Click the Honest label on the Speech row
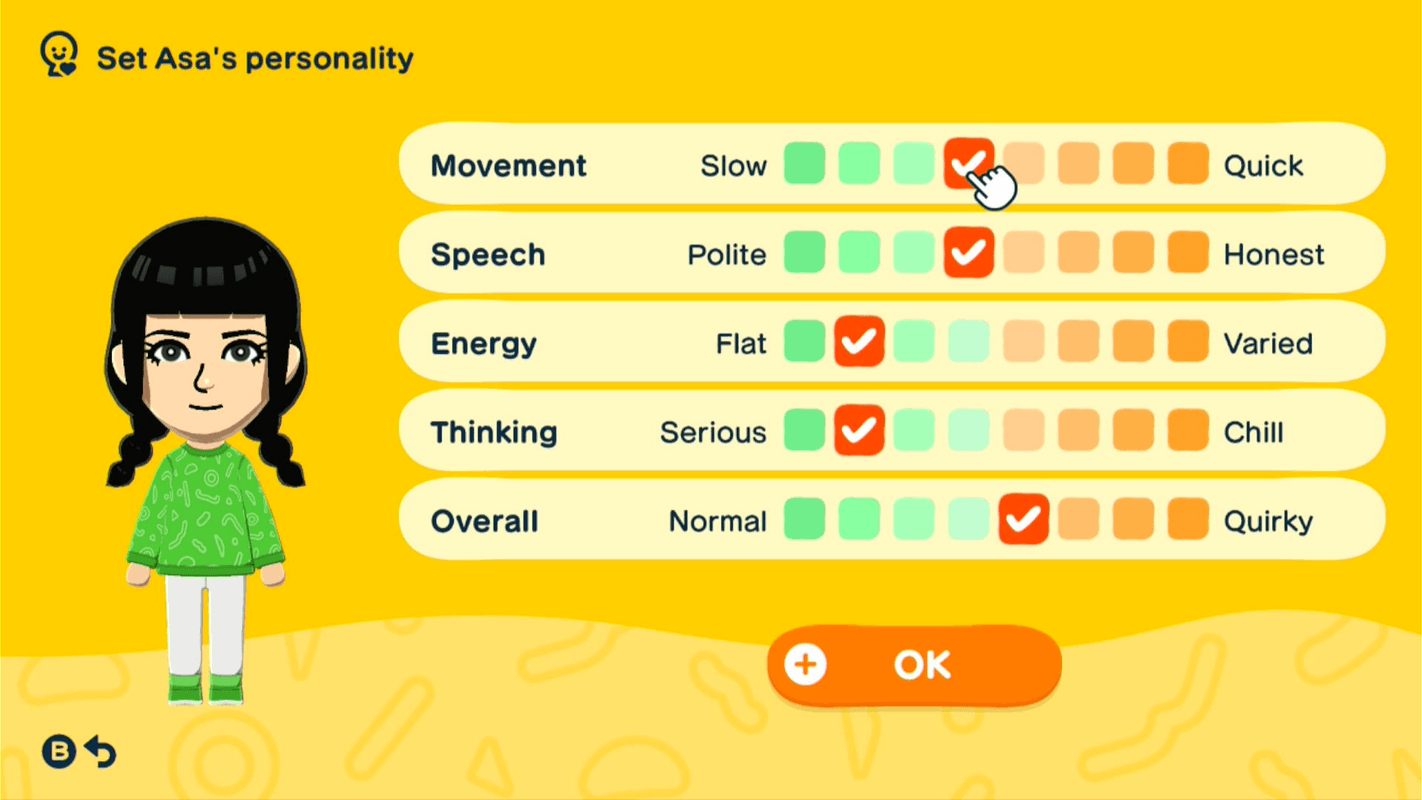This screenshot has width=1422, height=800. (1272, 253)
